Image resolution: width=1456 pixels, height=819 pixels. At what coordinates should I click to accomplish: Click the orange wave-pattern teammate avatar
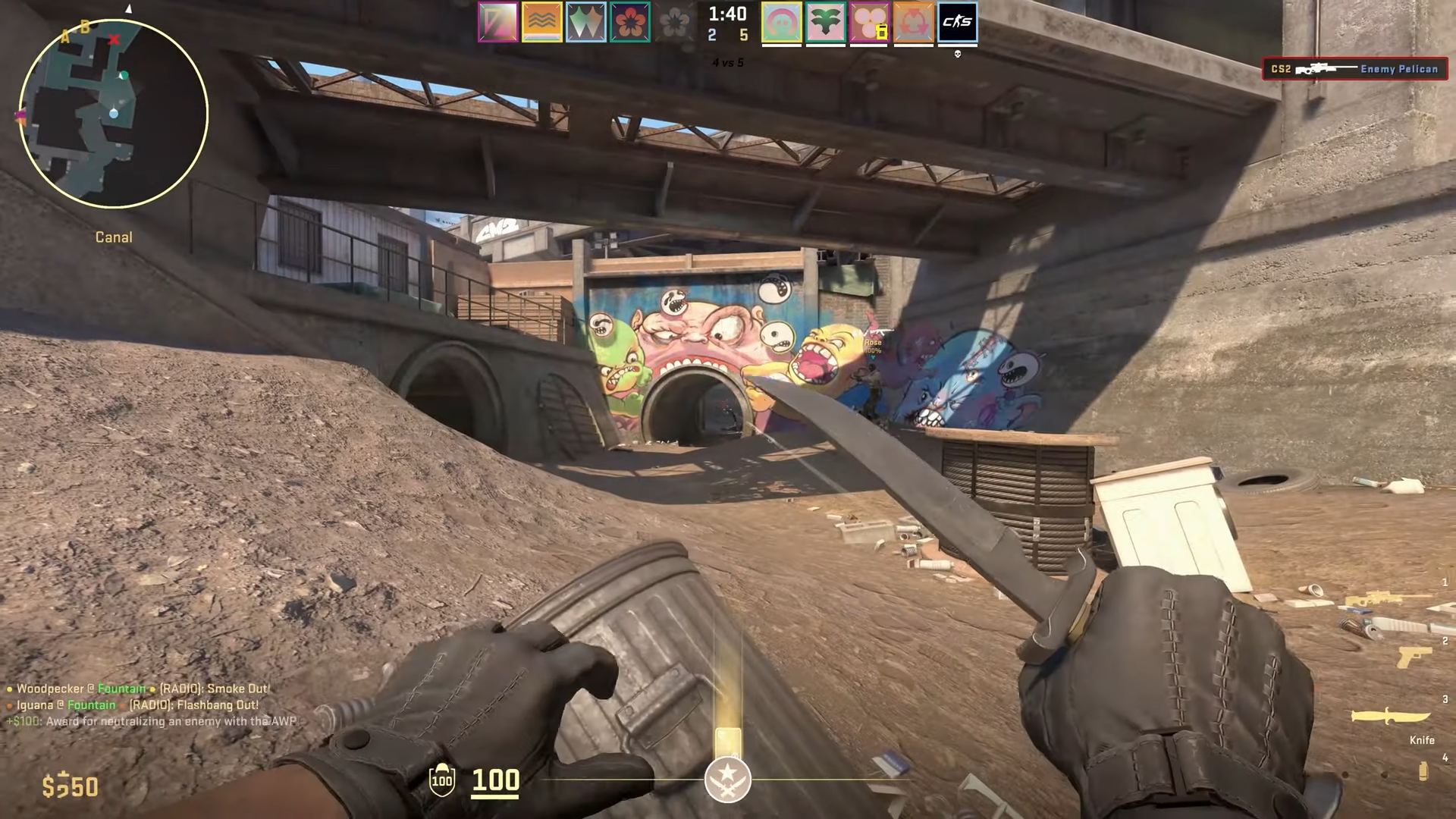542,22
